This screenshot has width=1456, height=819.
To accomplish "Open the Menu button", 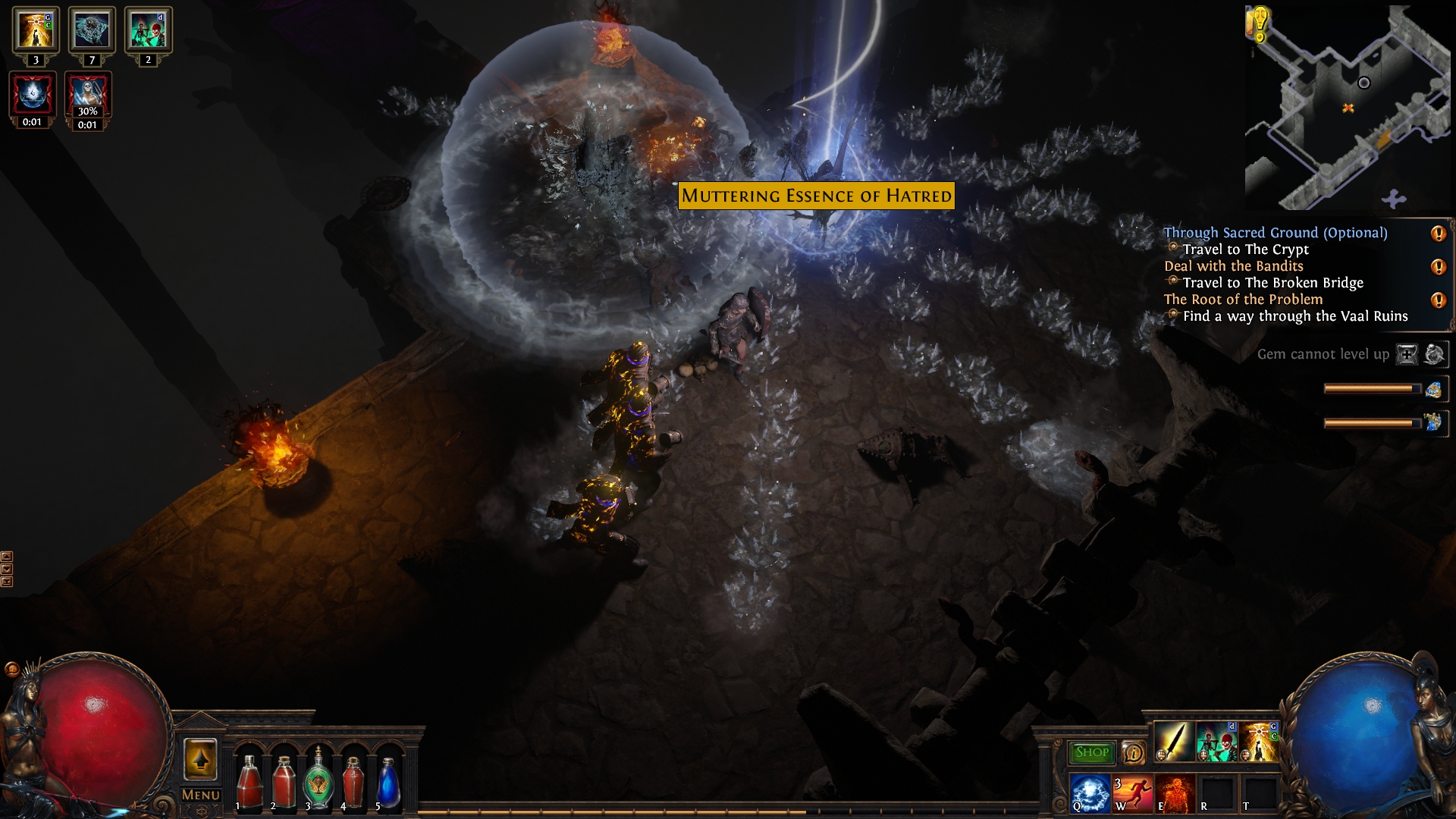I will pyautogui.click(x=200, y=795).
